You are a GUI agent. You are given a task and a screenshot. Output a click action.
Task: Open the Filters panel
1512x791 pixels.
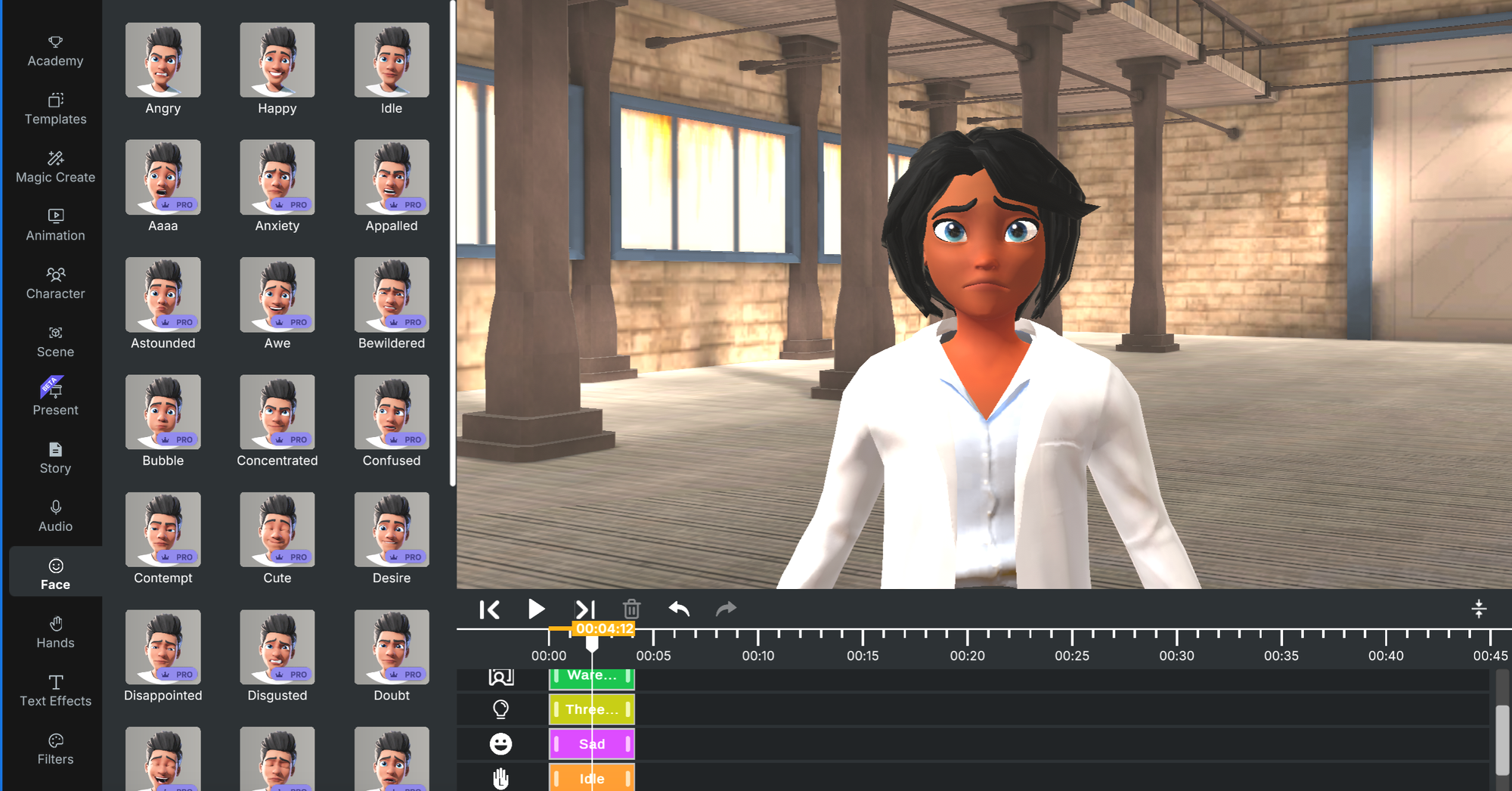pyautogui.click(x=54, y=749)
